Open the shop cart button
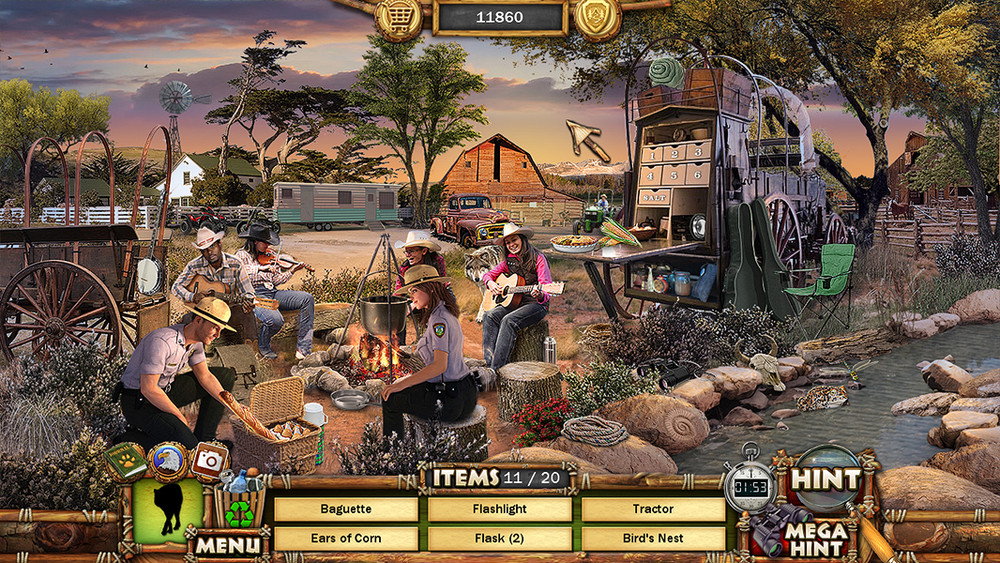 point(398,18)
